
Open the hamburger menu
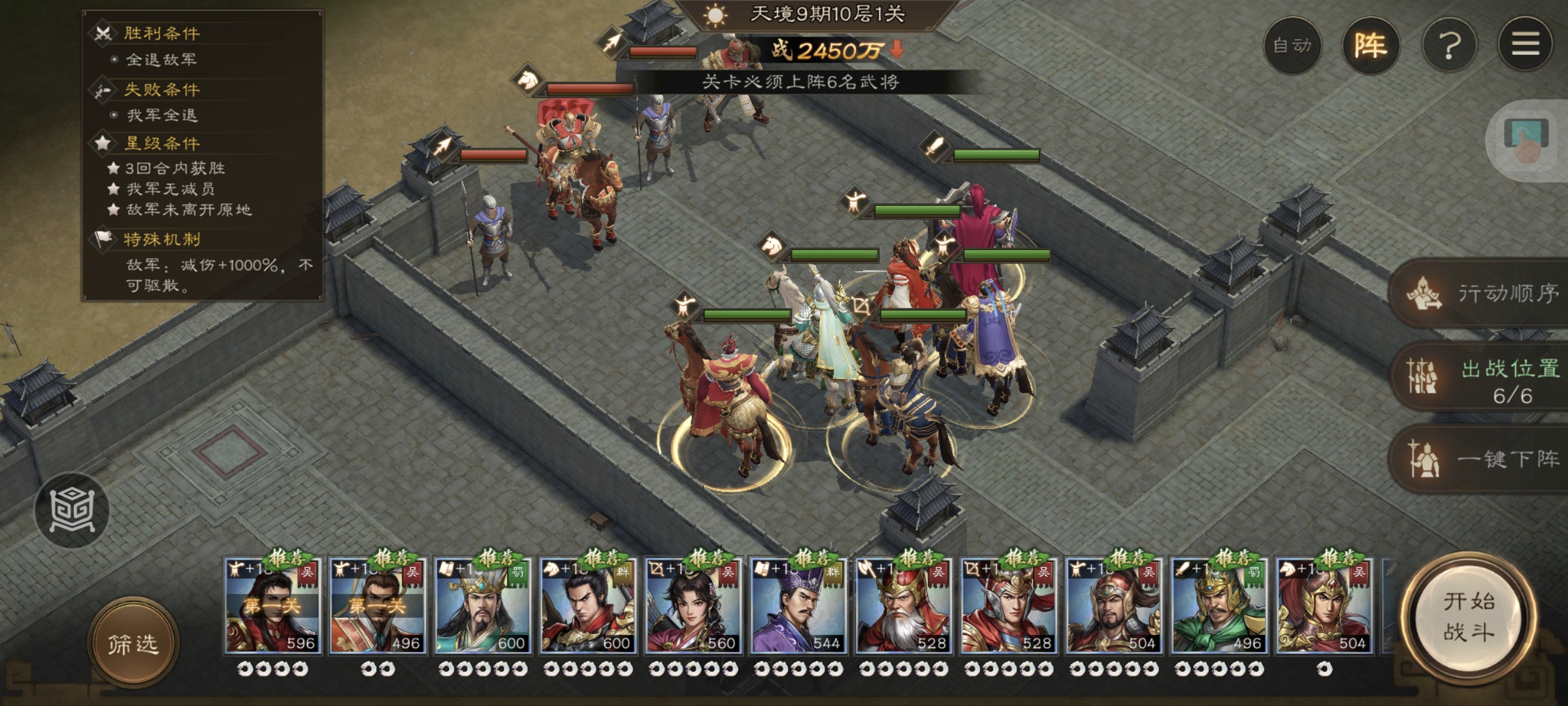point(1525,44)
